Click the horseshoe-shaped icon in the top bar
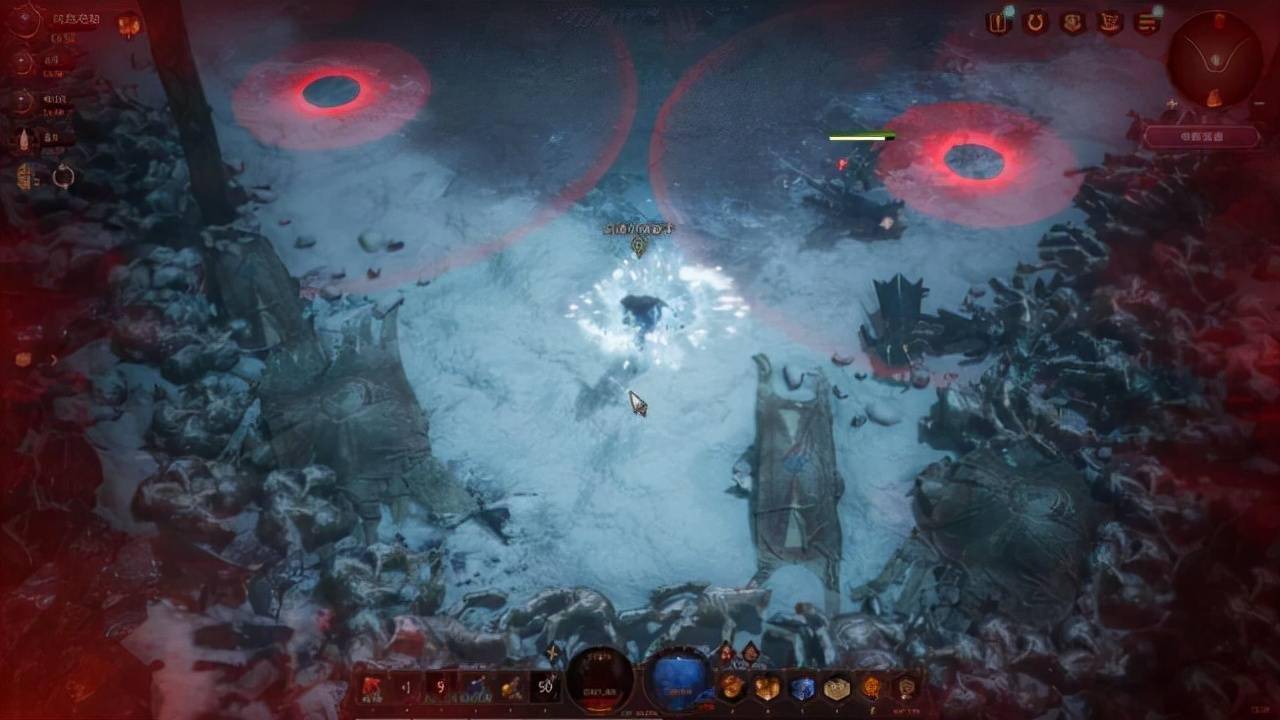This screenshot has width=1280, height=720. 1035,23
